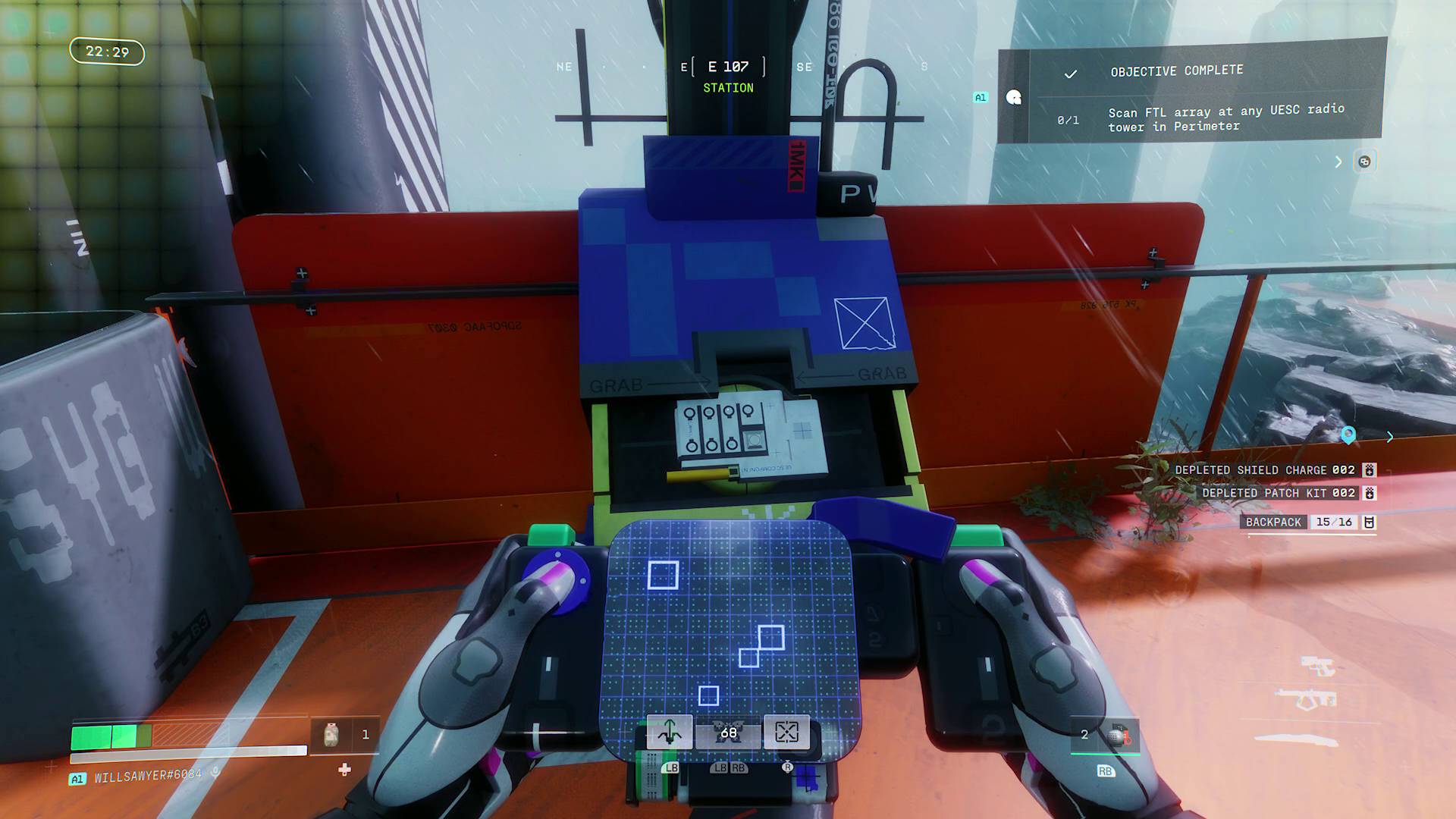1456x819 pixels.
Task: Click the patch kit icon next to DEPLETED PATCH KIT
Action: tap(1369, 493)
